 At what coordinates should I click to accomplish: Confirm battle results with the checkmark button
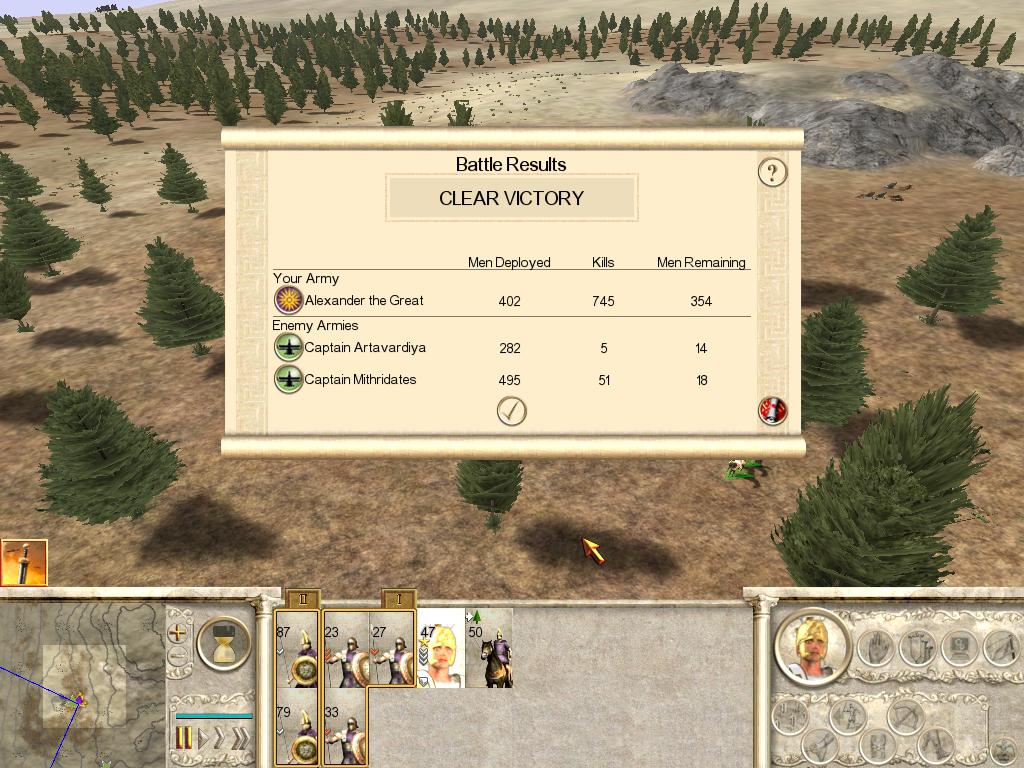pos(511,411)
